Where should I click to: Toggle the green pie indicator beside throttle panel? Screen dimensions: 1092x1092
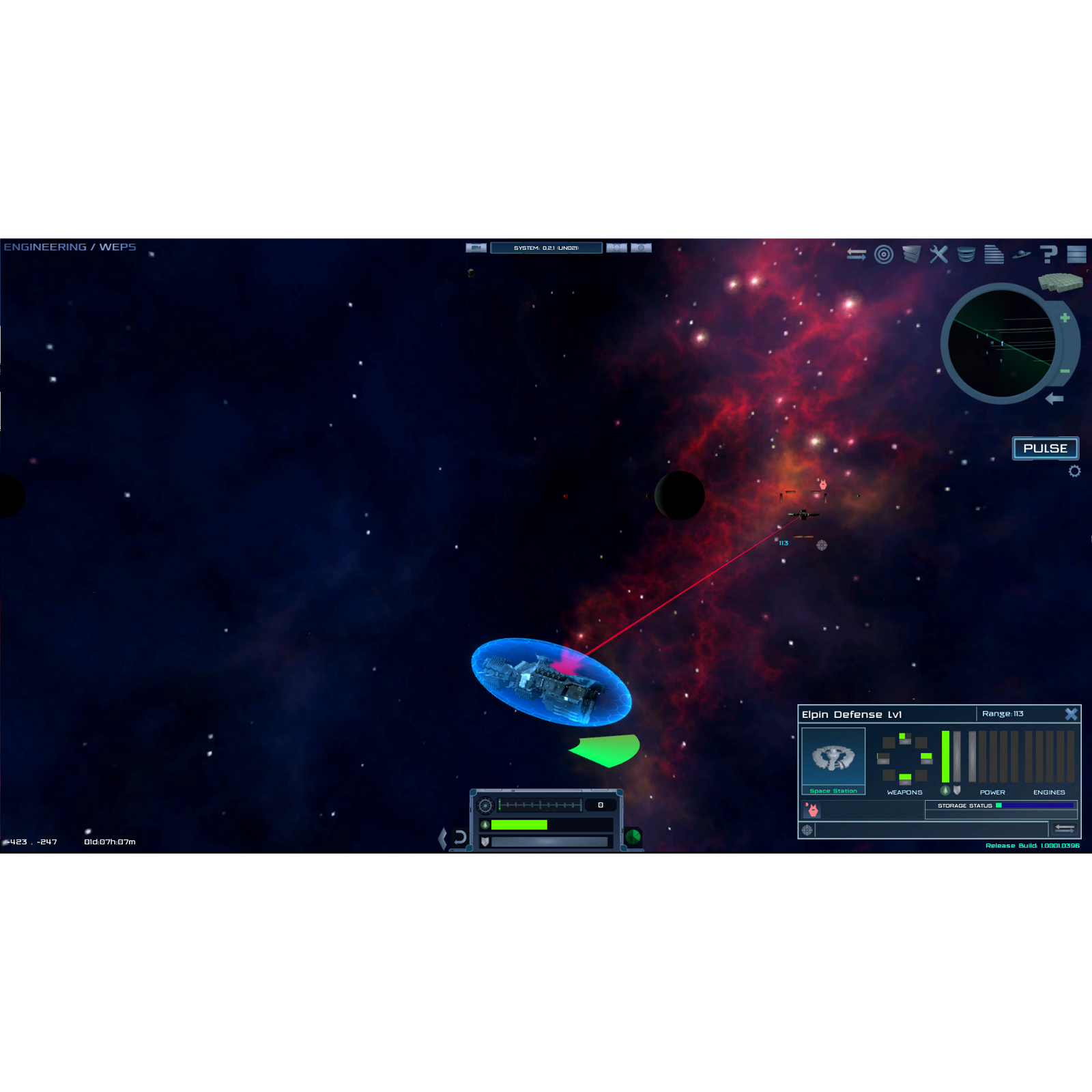point(633,838)
